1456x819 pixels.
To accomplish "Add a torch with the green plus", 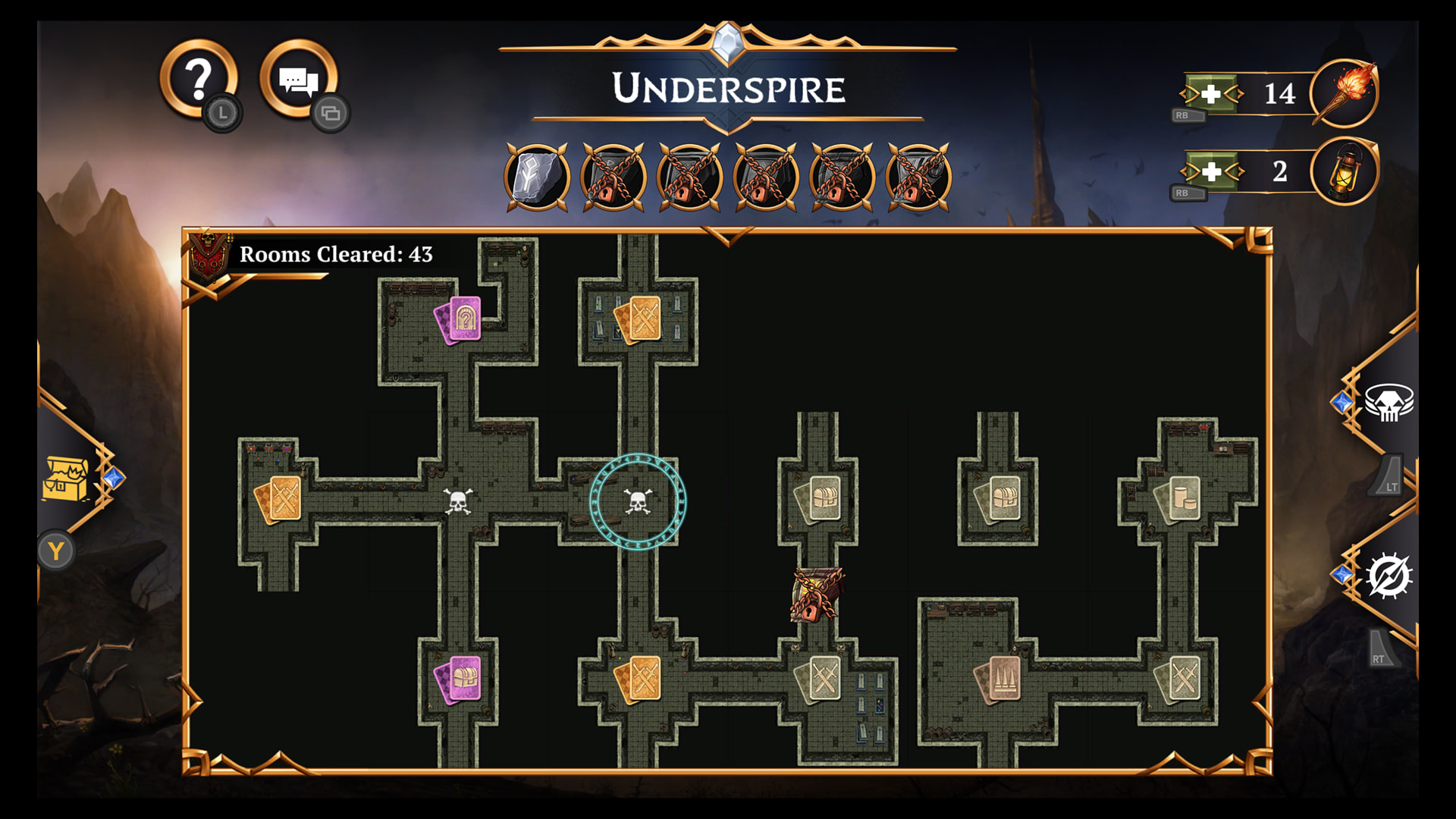I will pos(1211,94).
